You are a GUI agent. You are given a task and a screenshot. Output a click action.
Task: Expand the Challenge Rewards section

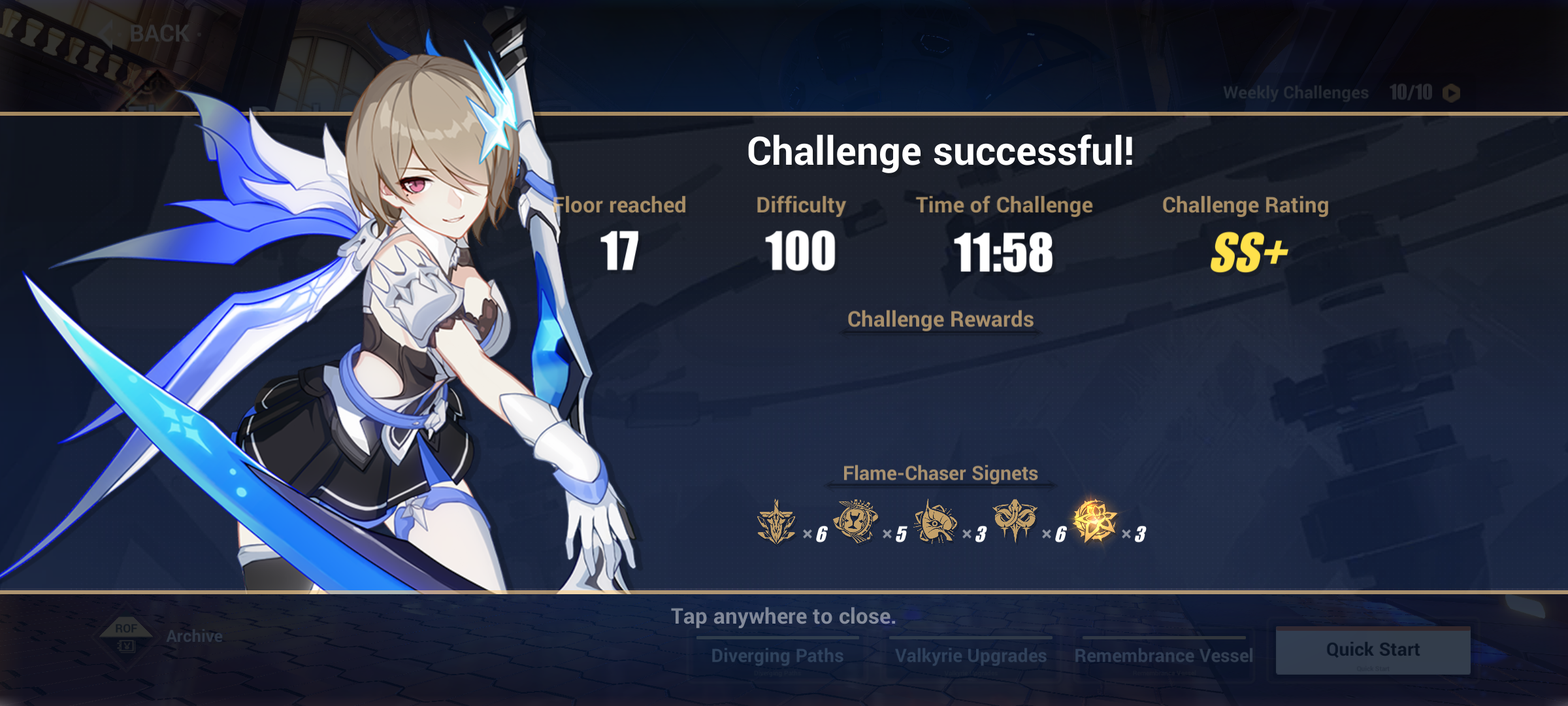[941, 320]
